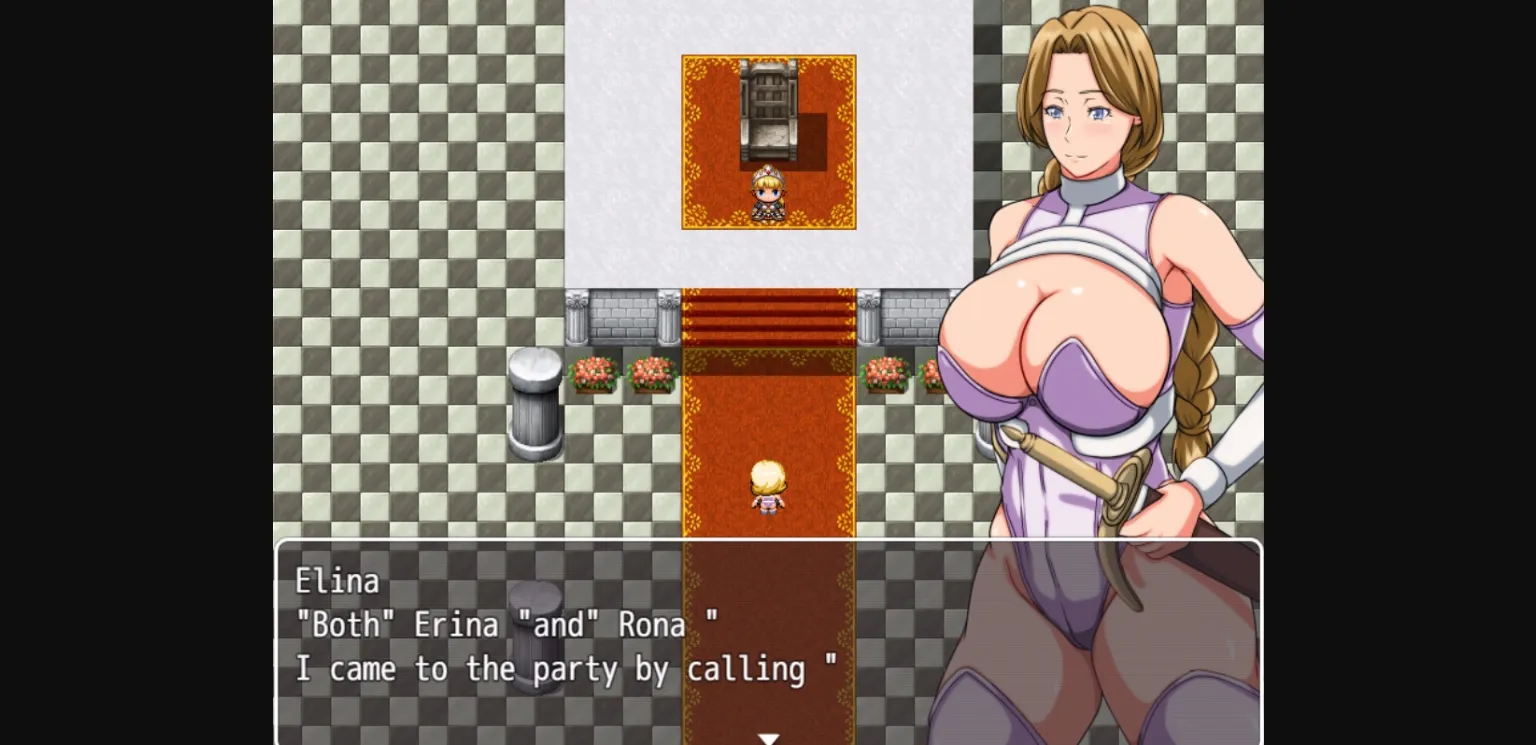The width and height of the screenshot is (1536, 745).
Task: Click the flower pot right of the carpet
Action: 886,375
